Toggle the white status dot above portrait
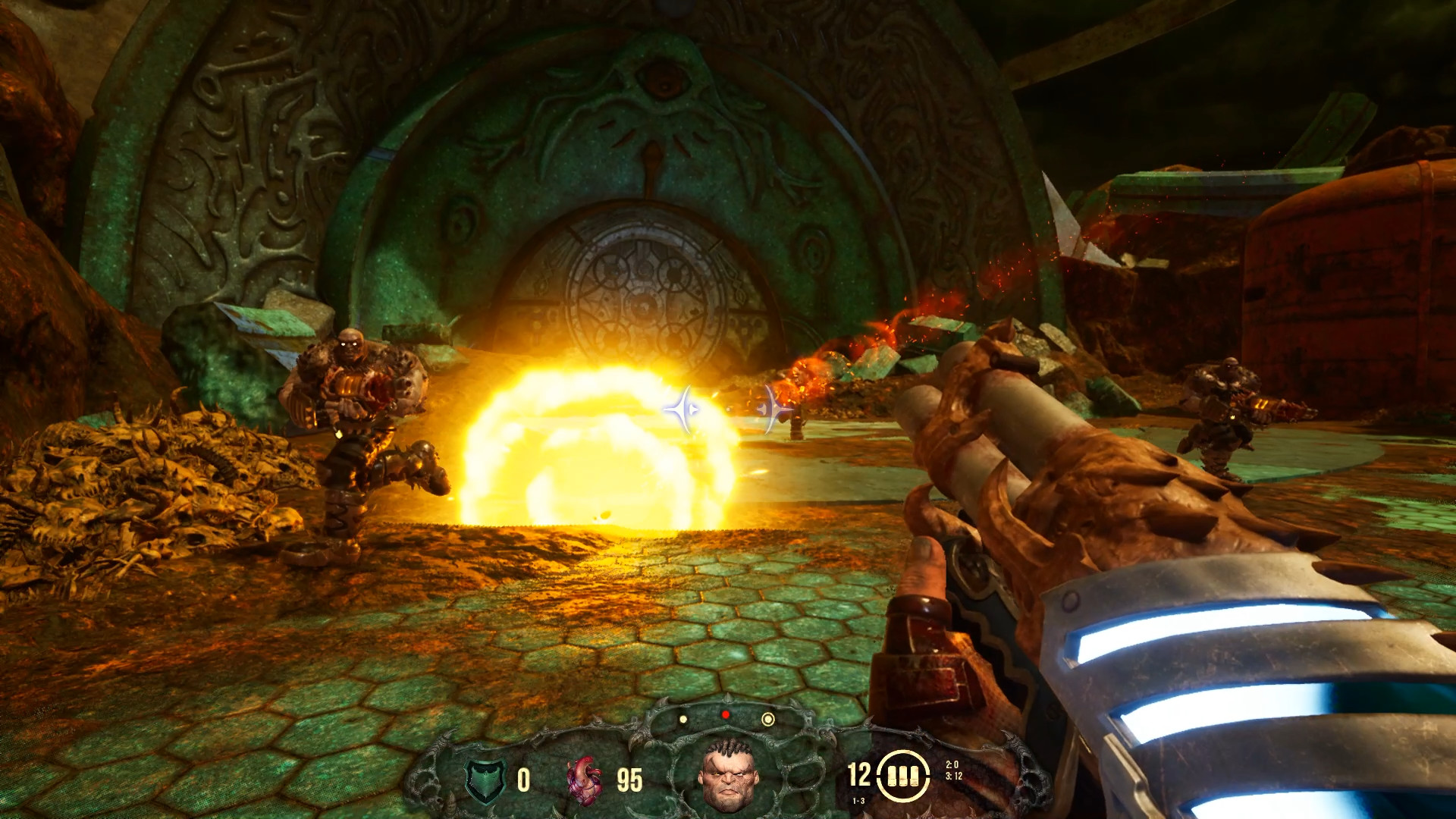1456x819 pixels. [x=683, y=718]
